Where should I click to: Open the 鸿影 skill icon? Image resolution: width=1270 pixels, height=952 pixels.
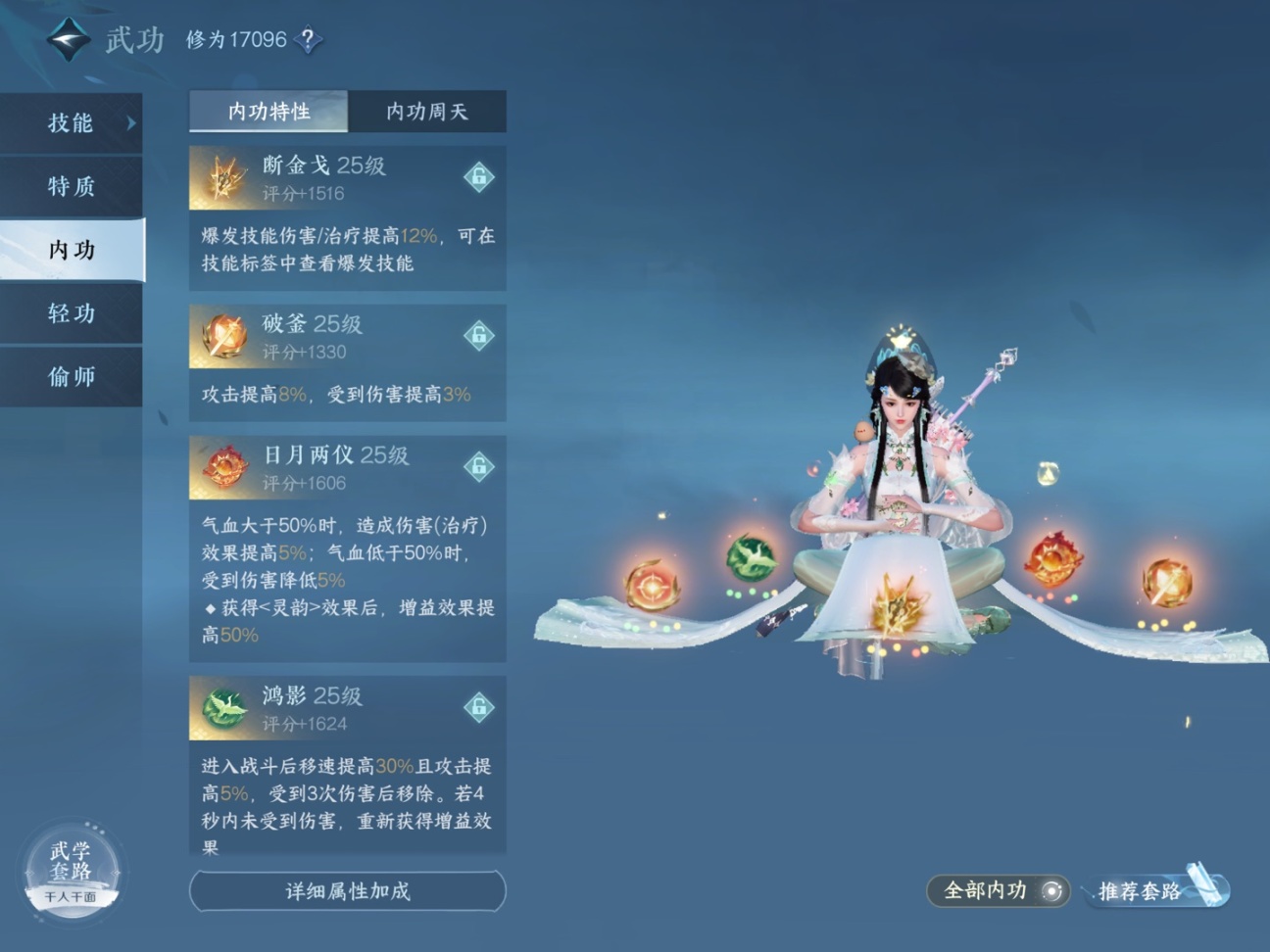click(223, 708)
